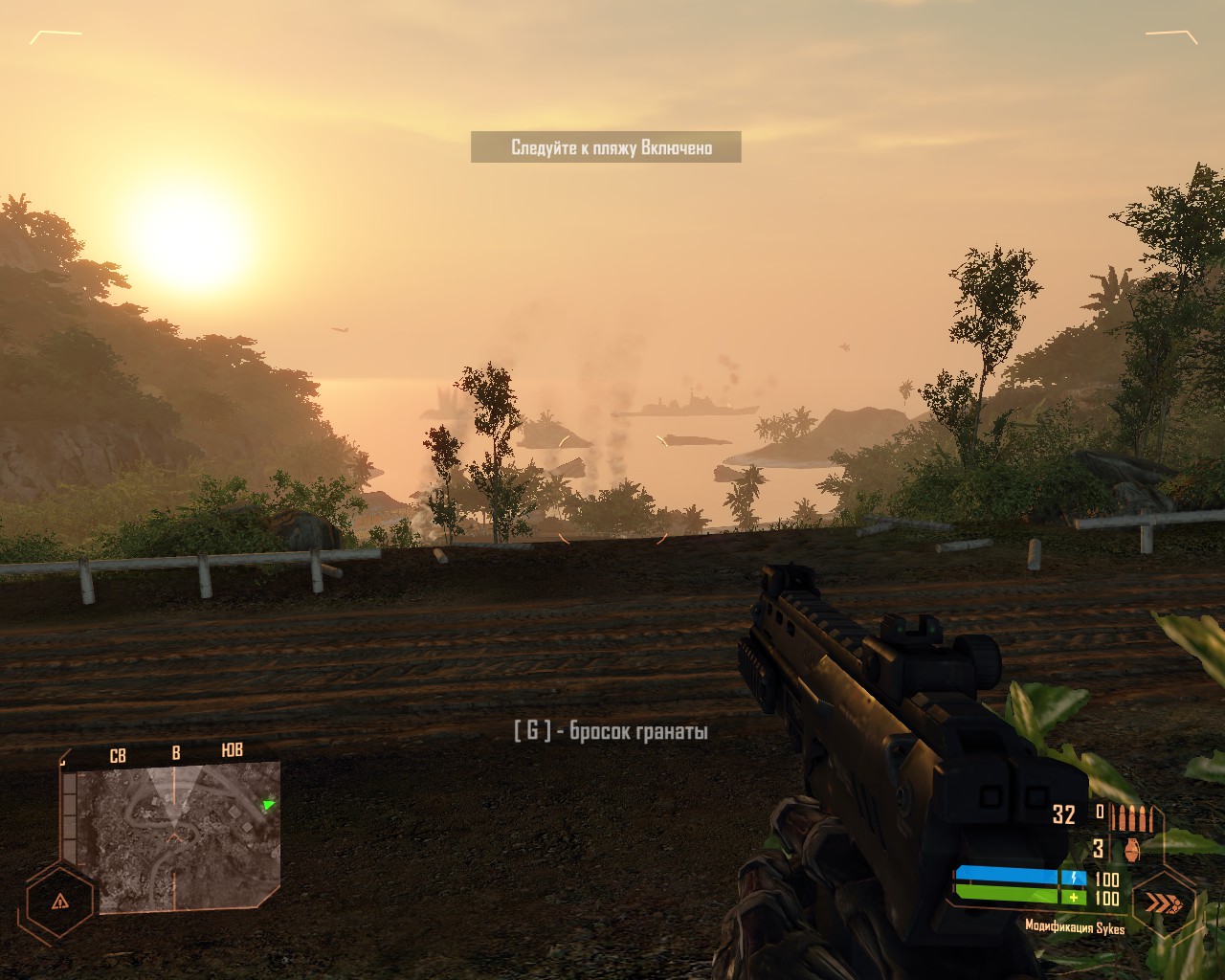Click the grenade count number 3
The height and width of the screenshot is (980, 1225).
coord(1099,847)
